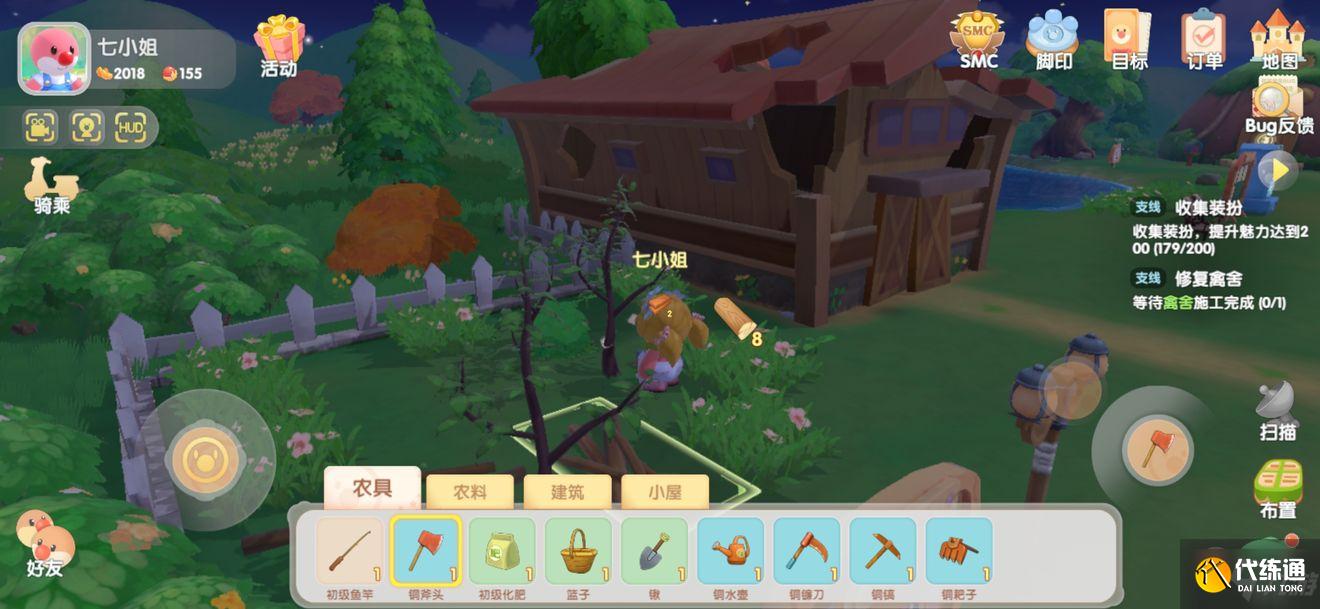
Task: Open the 目标 goals panel
Action: click(1129, 38)
